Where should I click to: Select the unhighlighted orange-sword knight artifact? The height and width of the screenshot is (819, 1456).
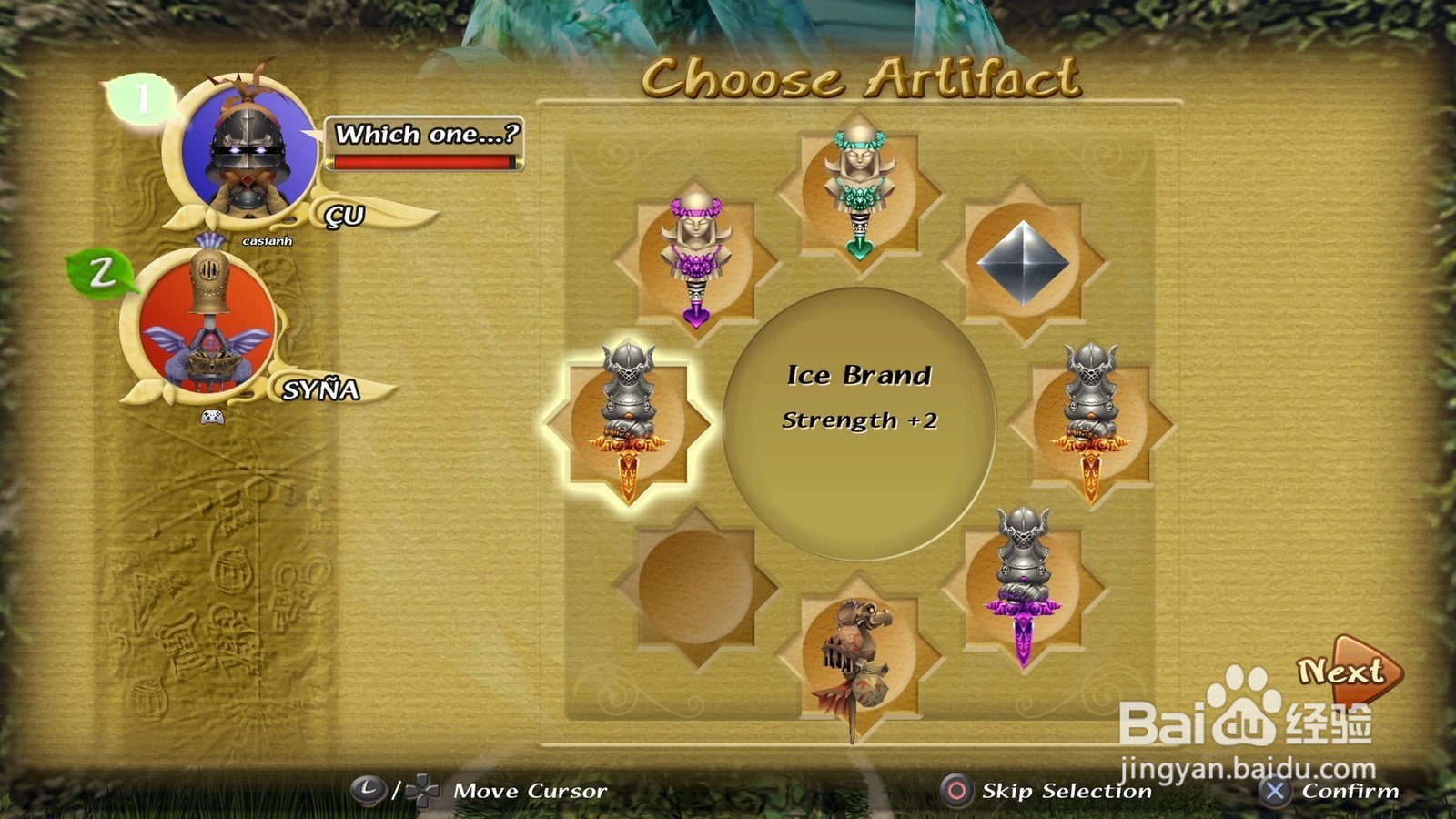(1090, 421)
